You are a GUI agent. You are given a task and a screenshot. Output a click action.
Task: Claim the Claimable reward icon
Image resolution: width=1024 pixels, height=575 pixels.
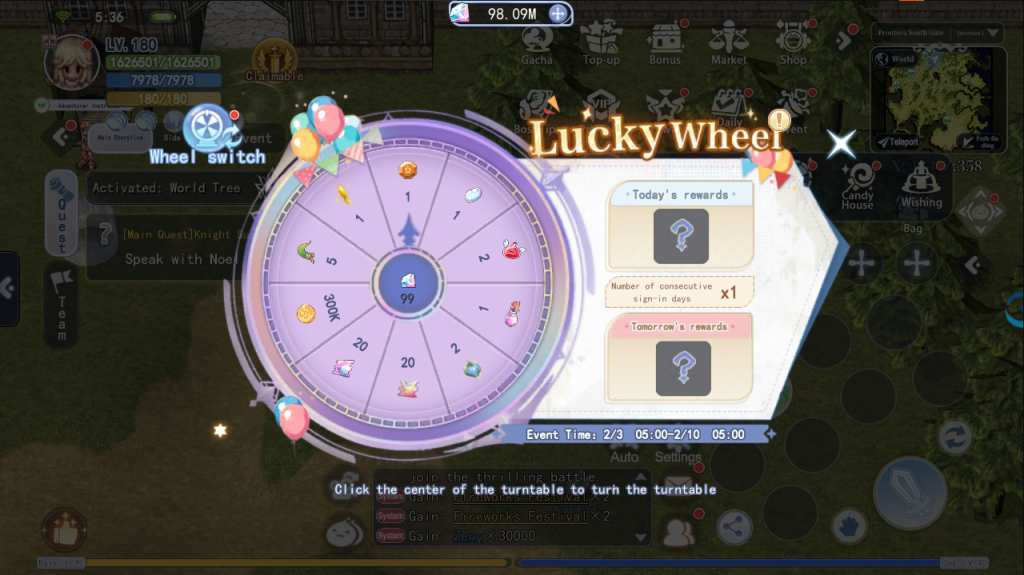click(273, 61)
